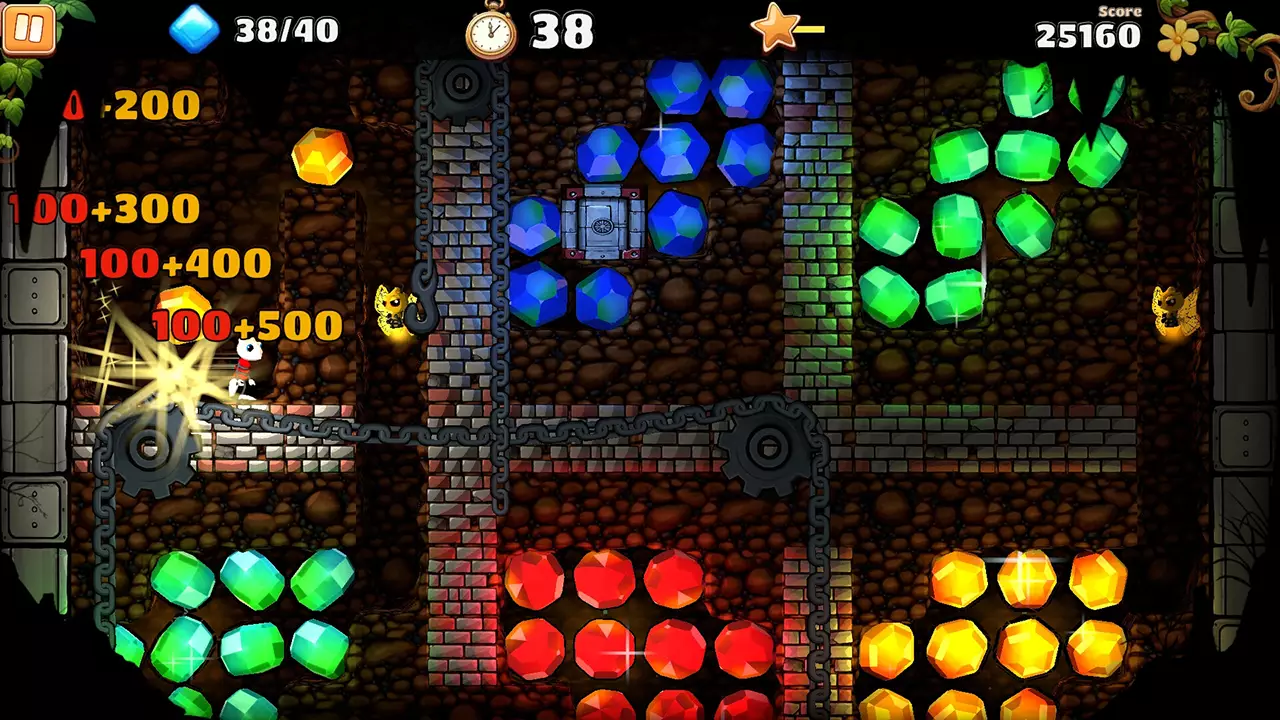
Task: Click the blue diamond counter icon
Action: coord(196,30)
